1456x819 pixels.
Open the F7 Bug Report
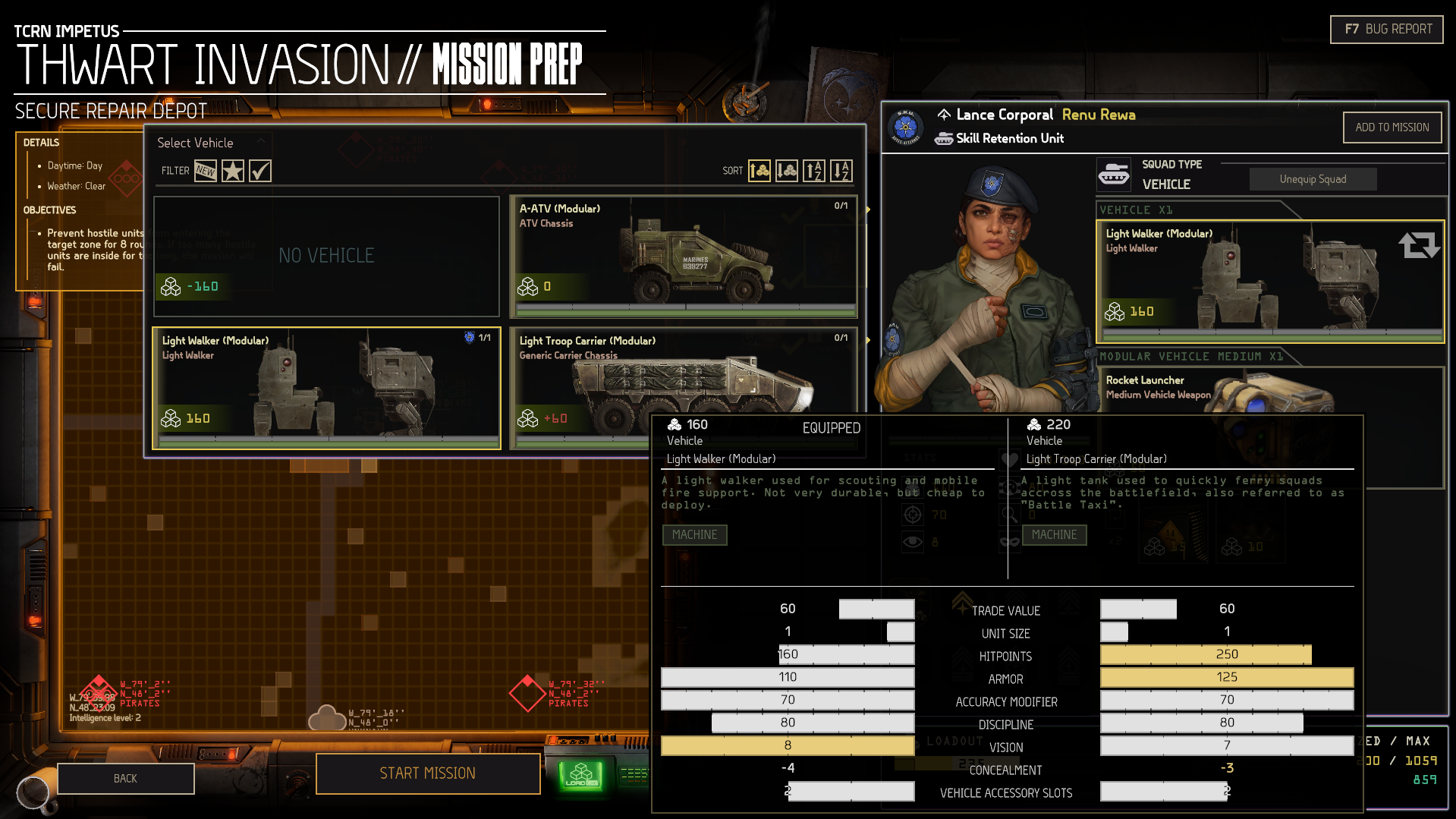(1386, 30)
